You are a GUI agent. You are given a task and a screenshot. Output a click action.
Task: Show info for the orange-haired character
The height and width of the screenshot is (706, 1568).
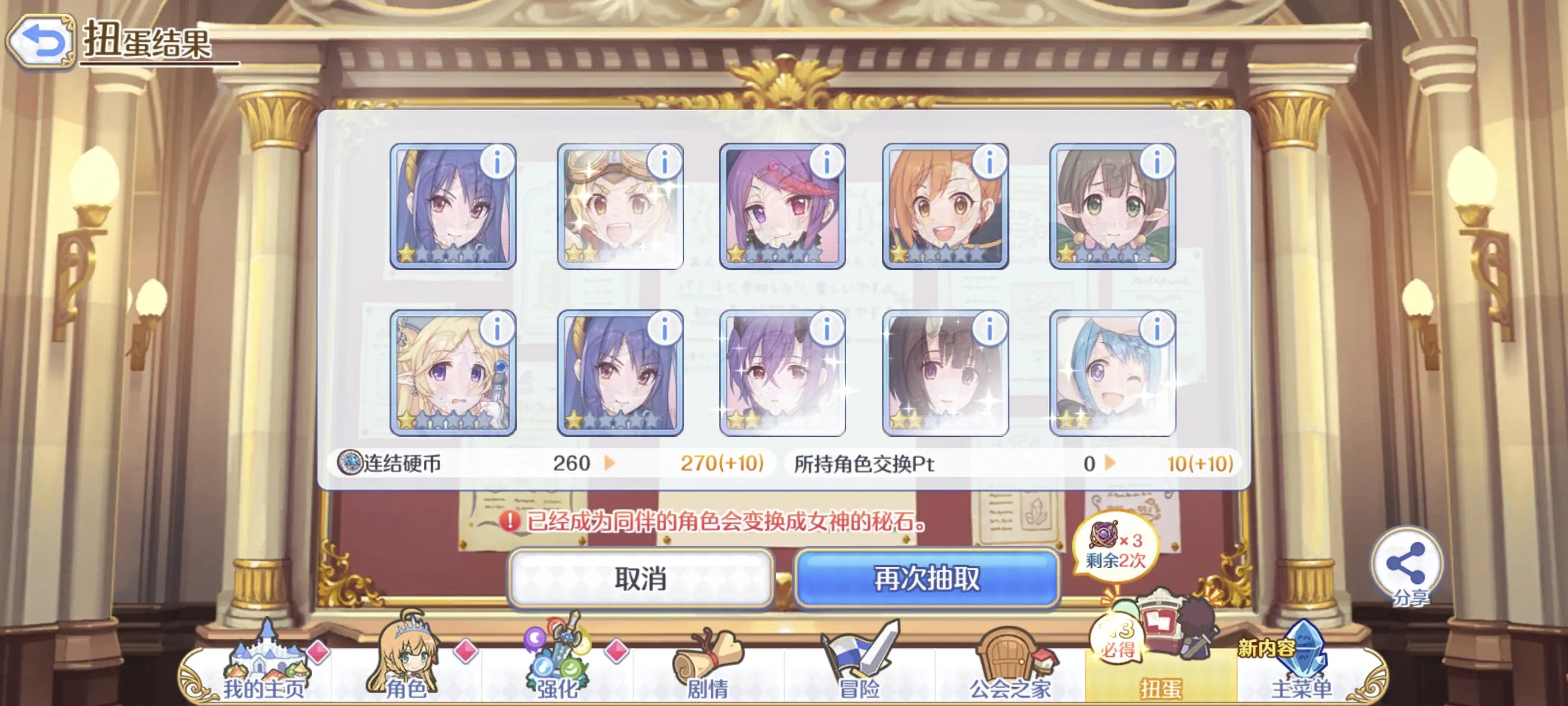coord(989,161)
